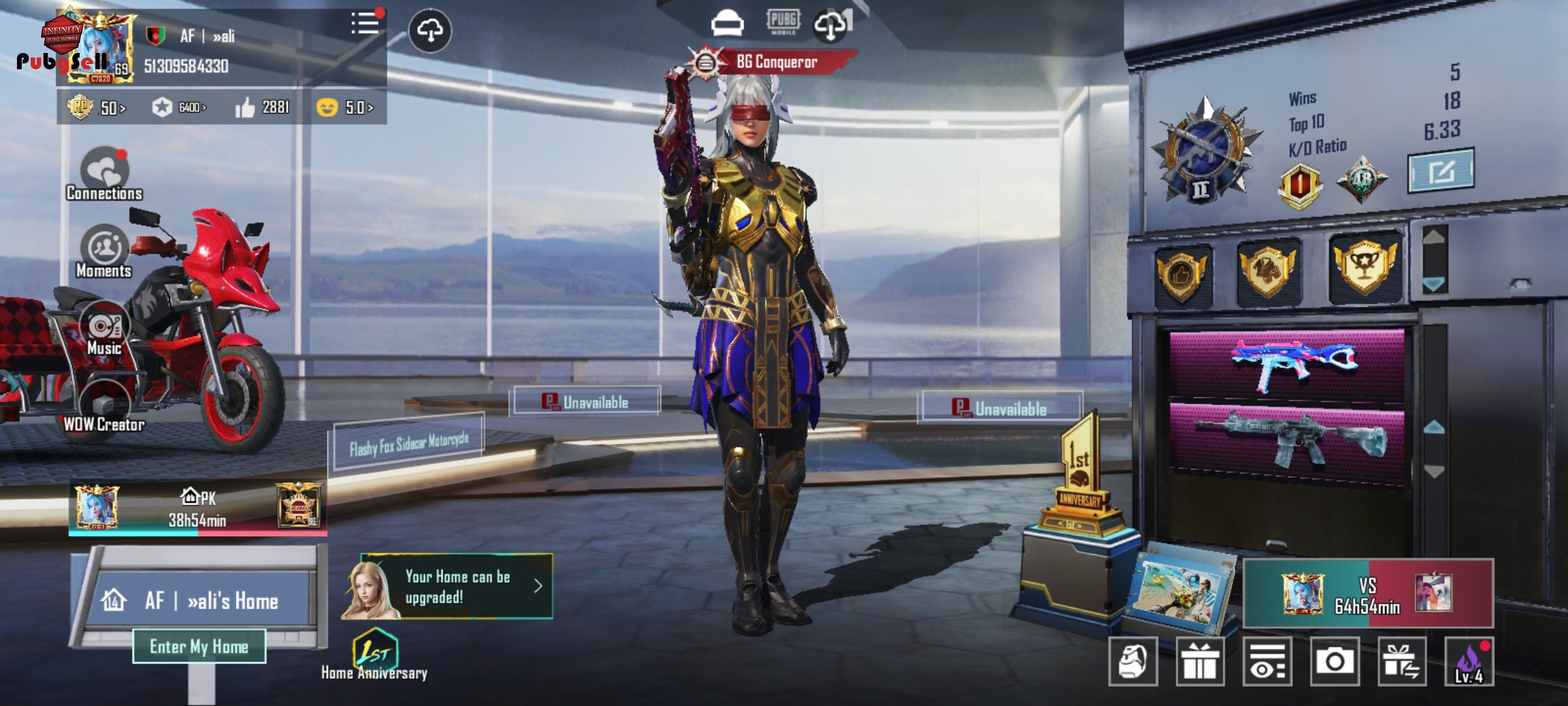Screen dimensions: 1568x706
Task: Open the WOW Creator section
Action: (x=103, y=407)
